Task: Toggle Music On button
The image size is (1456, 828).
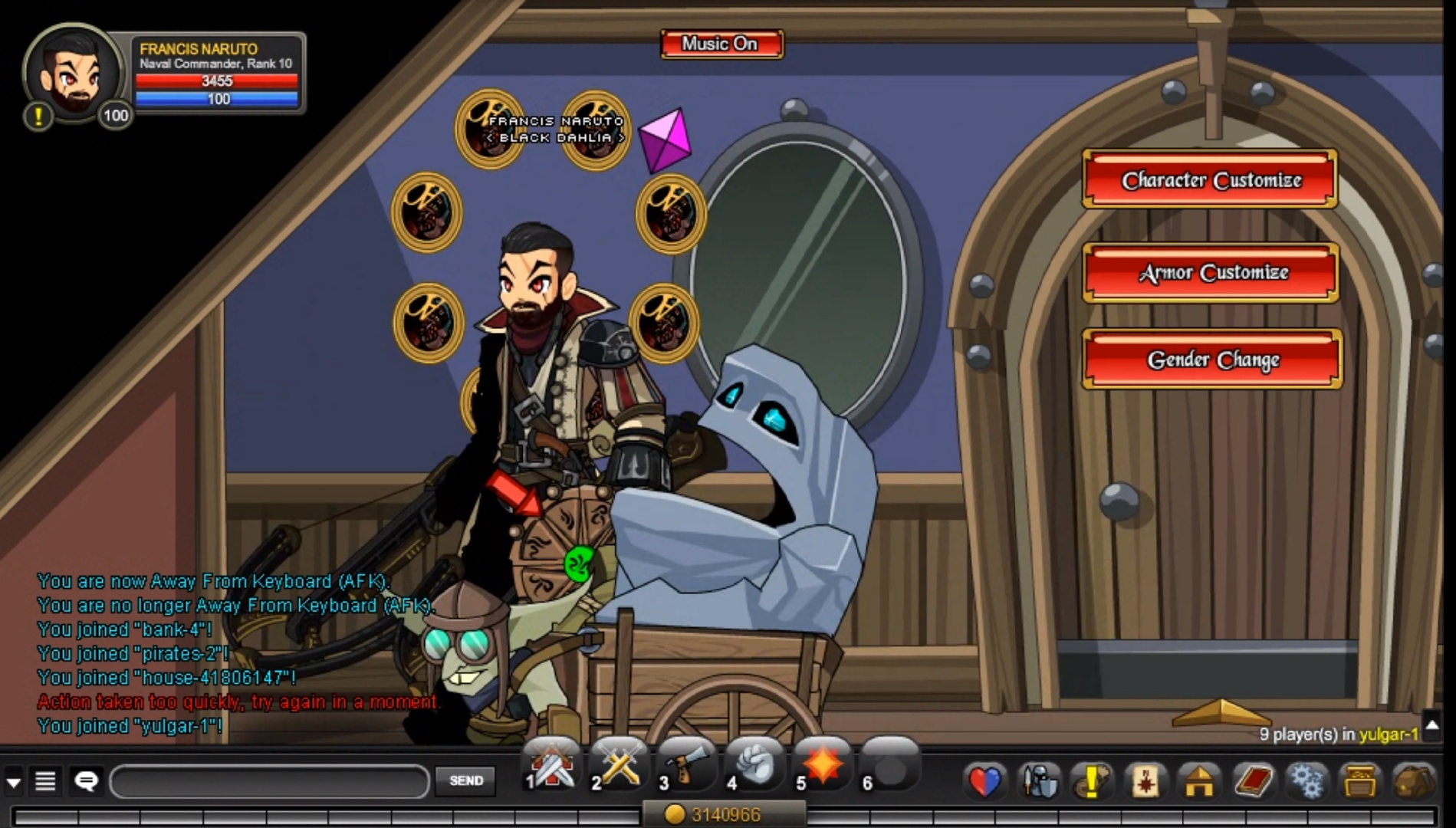Action: point(721,44)
